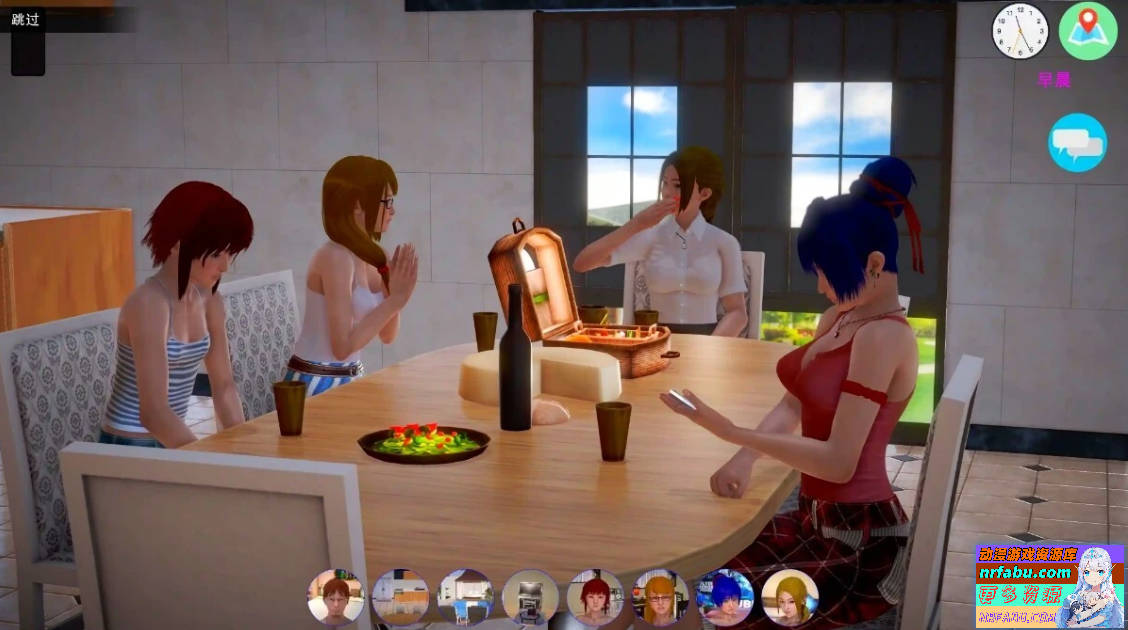The image size is (1128, 630).
Task: Select the TV room location thumbnail
Action: tap(530, 597)
